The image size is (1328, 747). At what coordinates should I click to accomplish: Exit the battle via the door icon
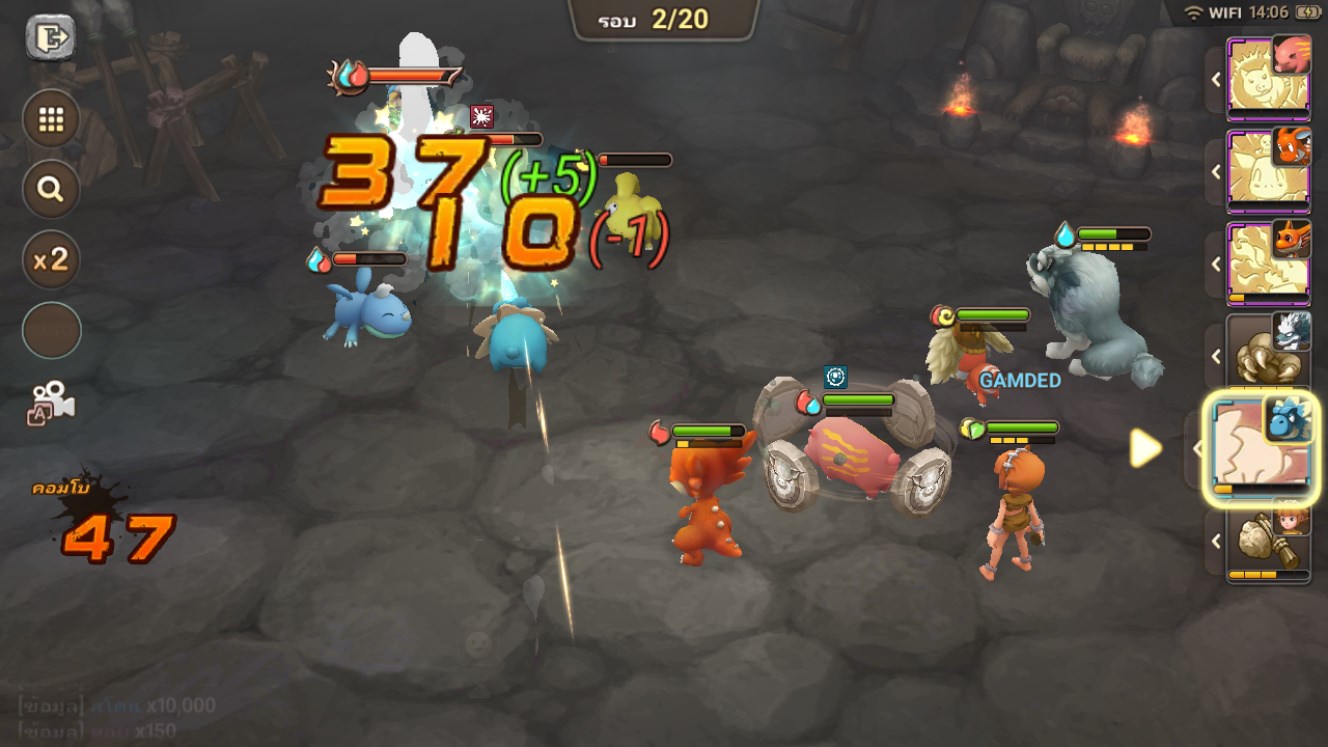coord(50,39)
